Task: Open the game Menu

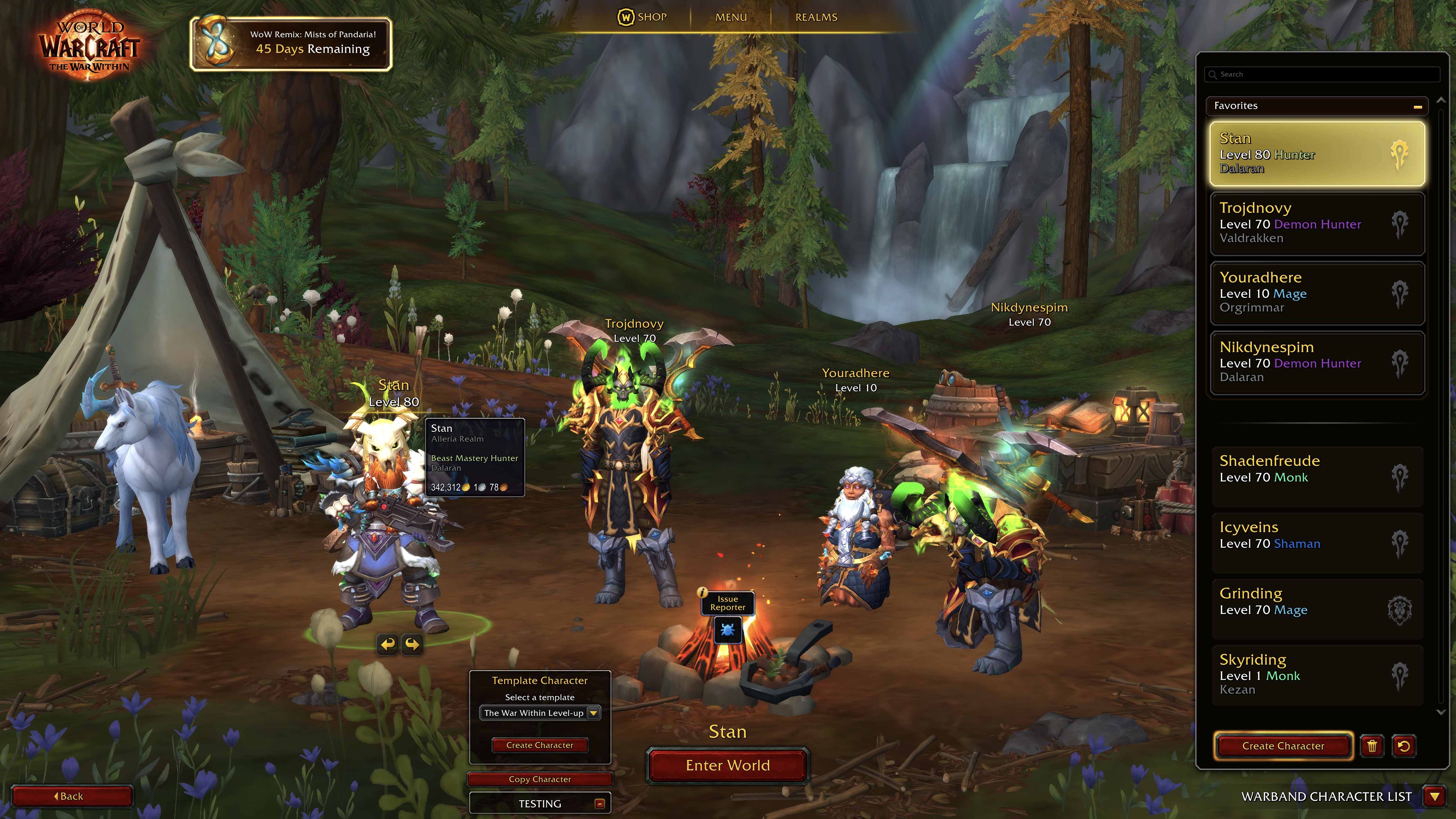Action: [731, 17]
